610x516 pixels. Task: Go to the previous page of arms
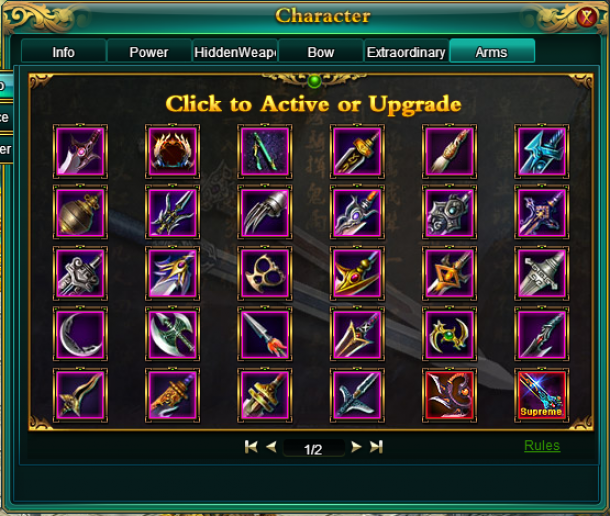click(271, 448)
